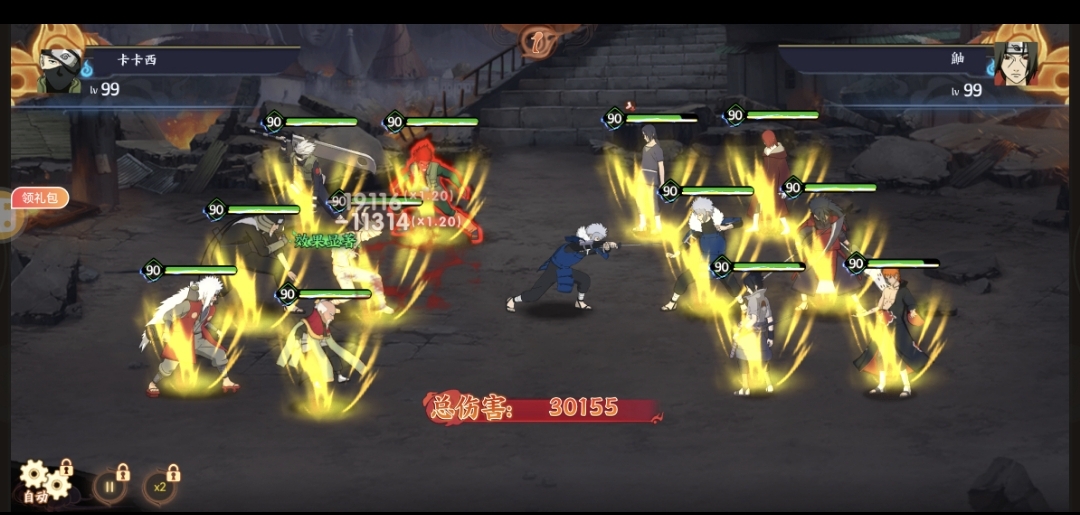1080x515 pixels.
Task: Open the 领礼包 gift pack button
Action: (x=40, y=198)
